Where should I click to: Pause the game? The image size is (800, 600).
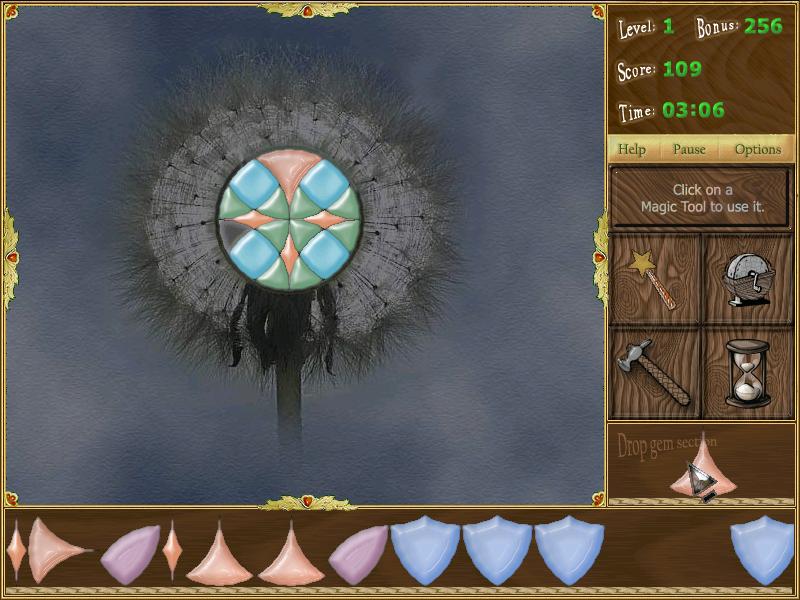click(689, 149)
